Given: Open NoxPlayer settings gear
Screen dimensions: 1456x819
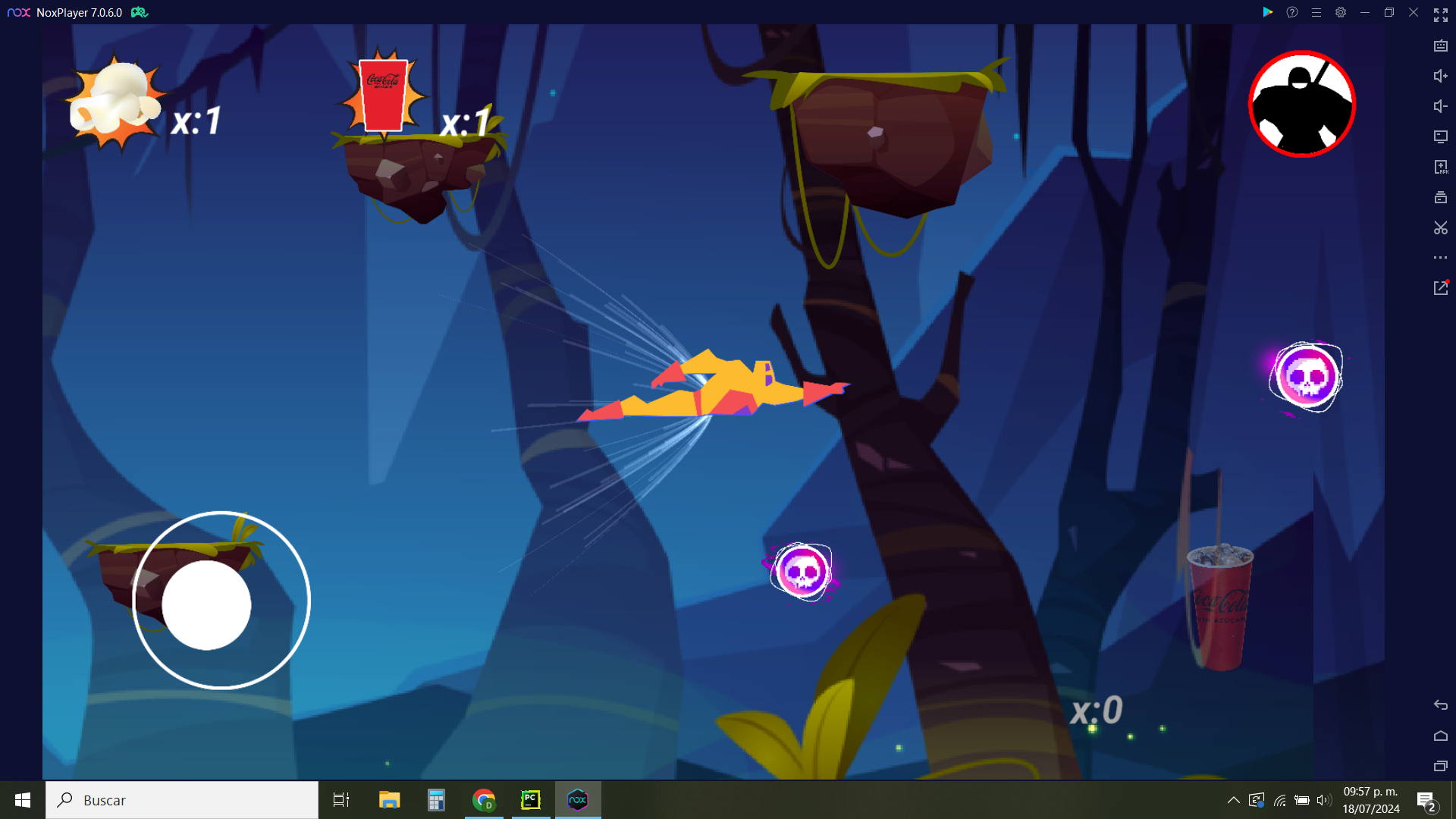Looking at the screenshot, I should (x=1341, y=12).
